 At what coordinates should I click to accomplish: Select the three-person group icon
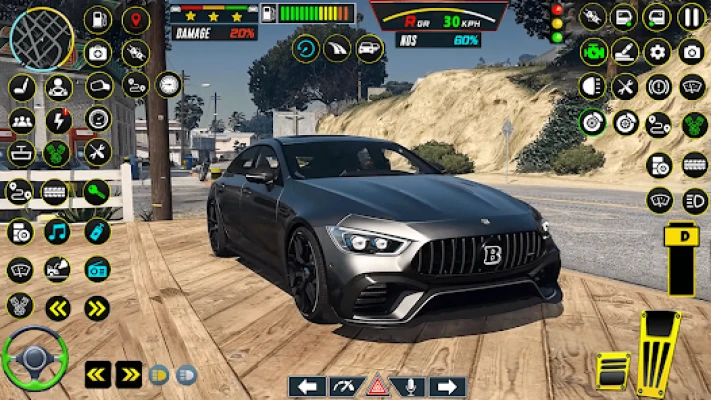pos(21,120)
